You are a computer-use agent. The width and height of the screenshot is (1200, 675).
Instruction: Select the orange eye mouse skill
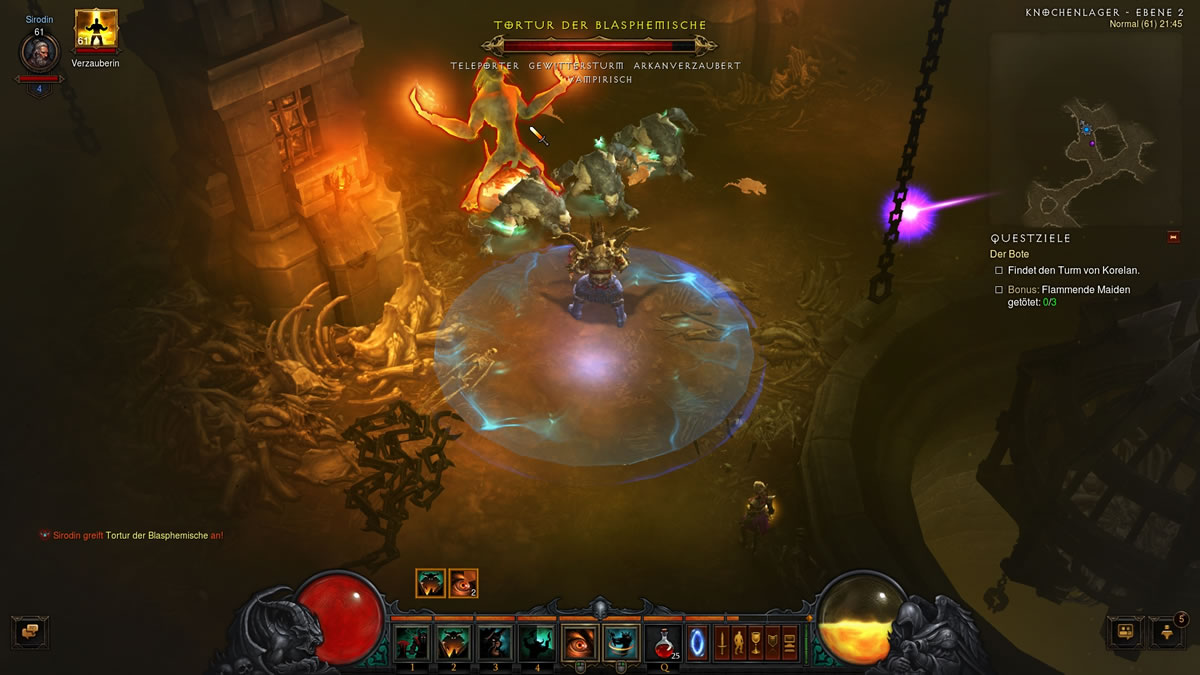click(580, 642)
